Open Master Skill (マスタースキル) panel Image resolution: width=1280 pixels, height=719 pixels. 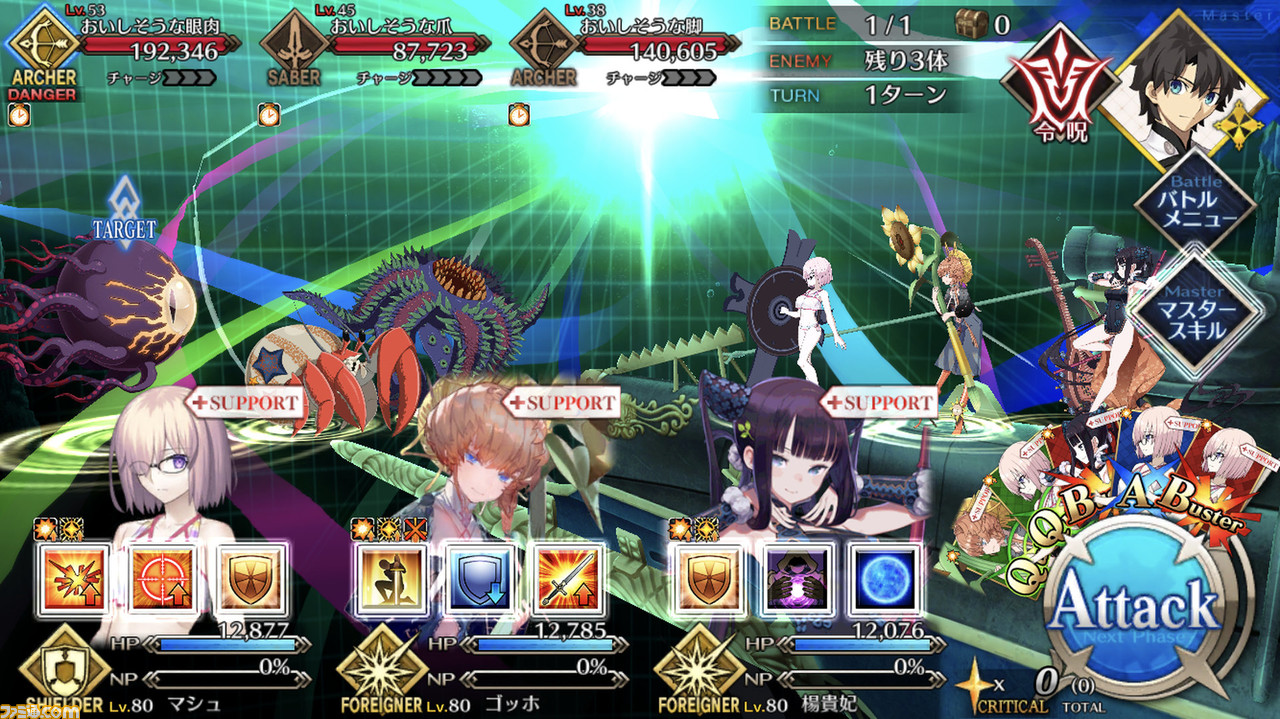(1194, 311)
